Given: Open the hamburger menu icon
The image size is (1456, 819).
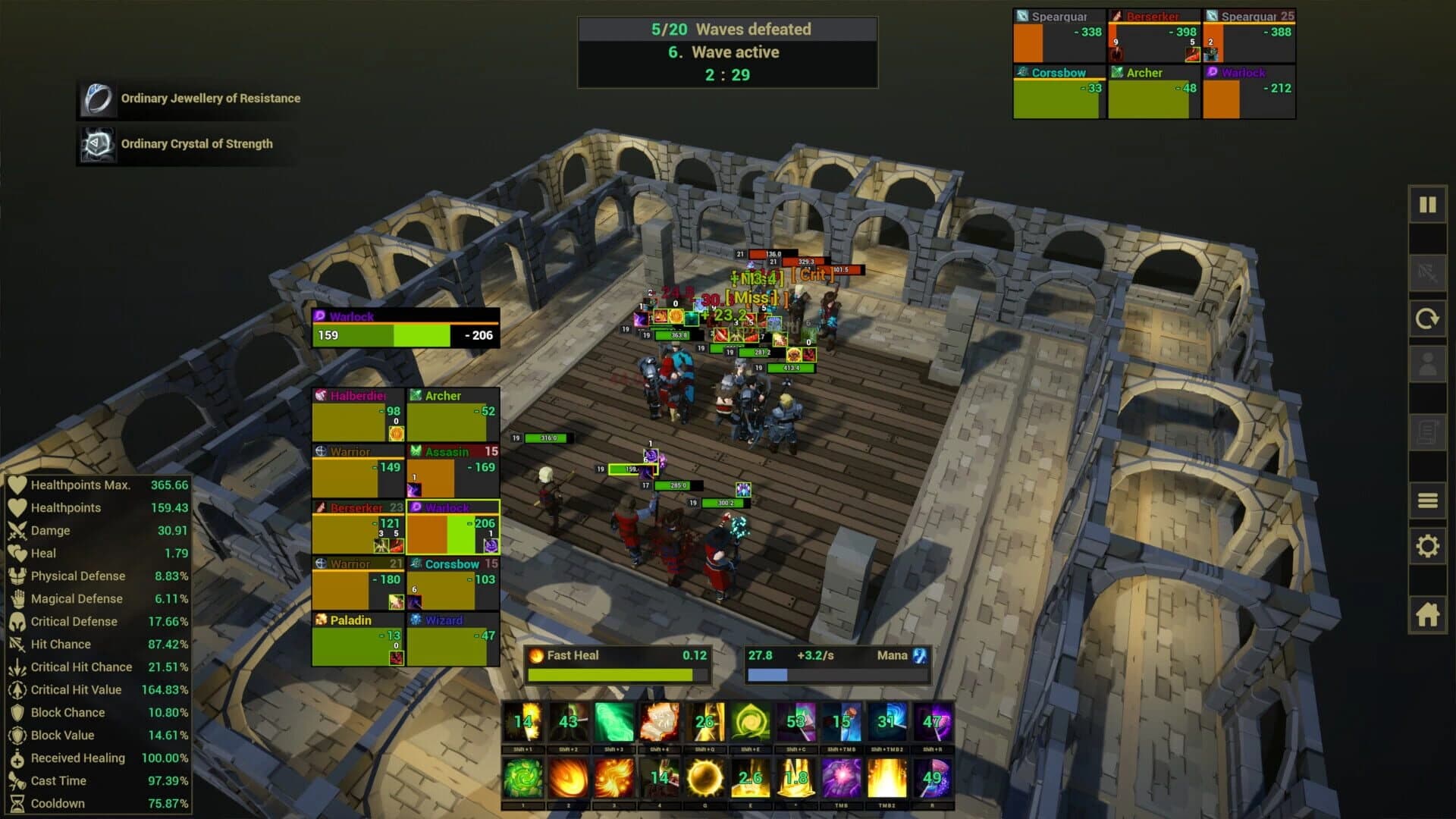Looking at the screenshot, I should [1428, 502].
